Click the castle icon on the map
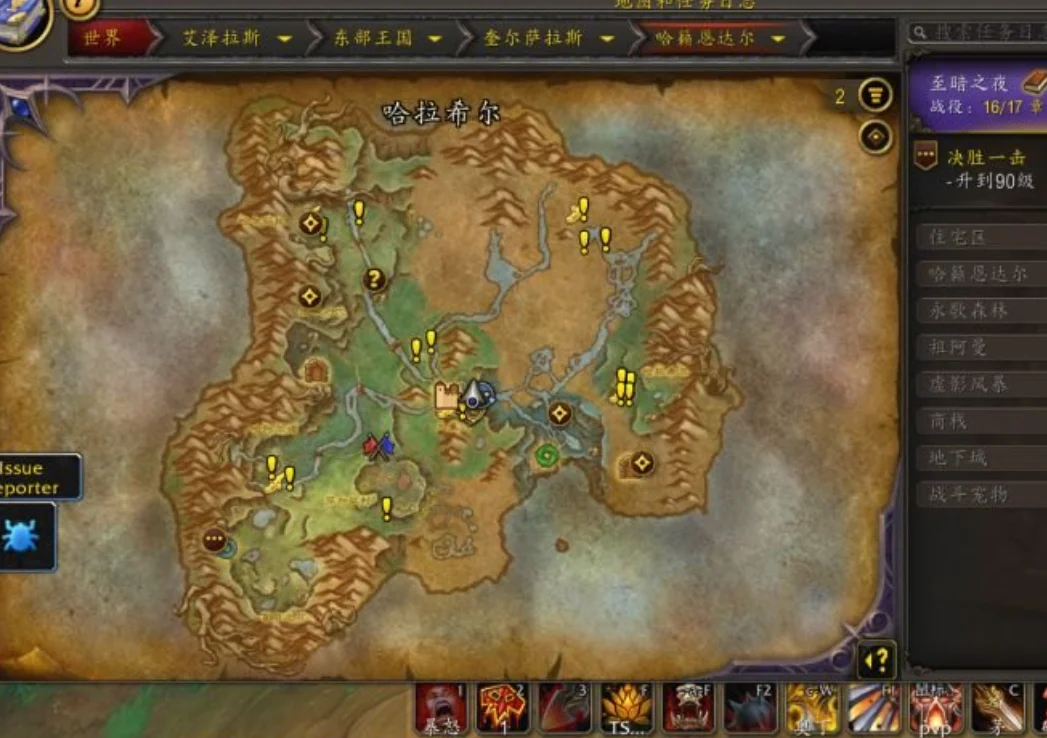This screenshot has height=738, width=1047. pyautogui.click(x=446, y=396)
